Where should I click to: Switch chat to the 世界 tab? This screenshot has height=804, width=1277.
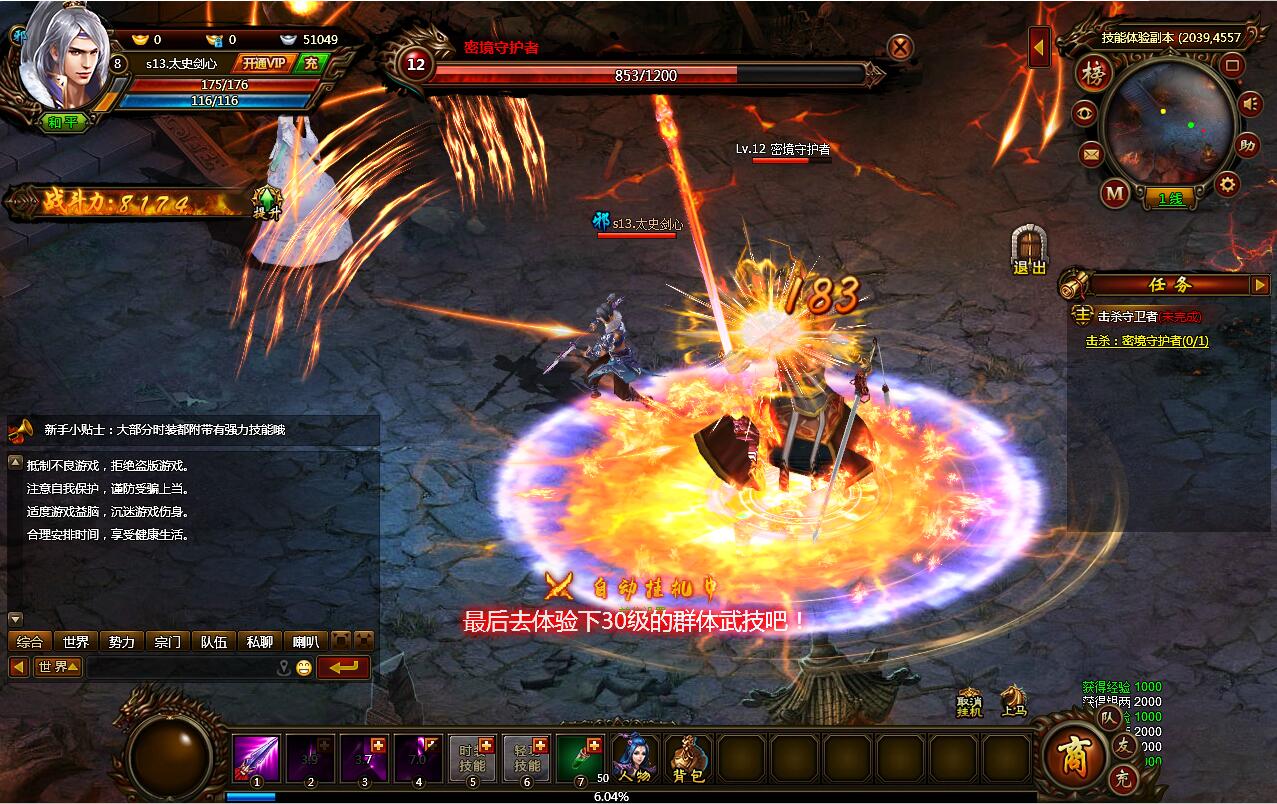[x=75, y=642]
